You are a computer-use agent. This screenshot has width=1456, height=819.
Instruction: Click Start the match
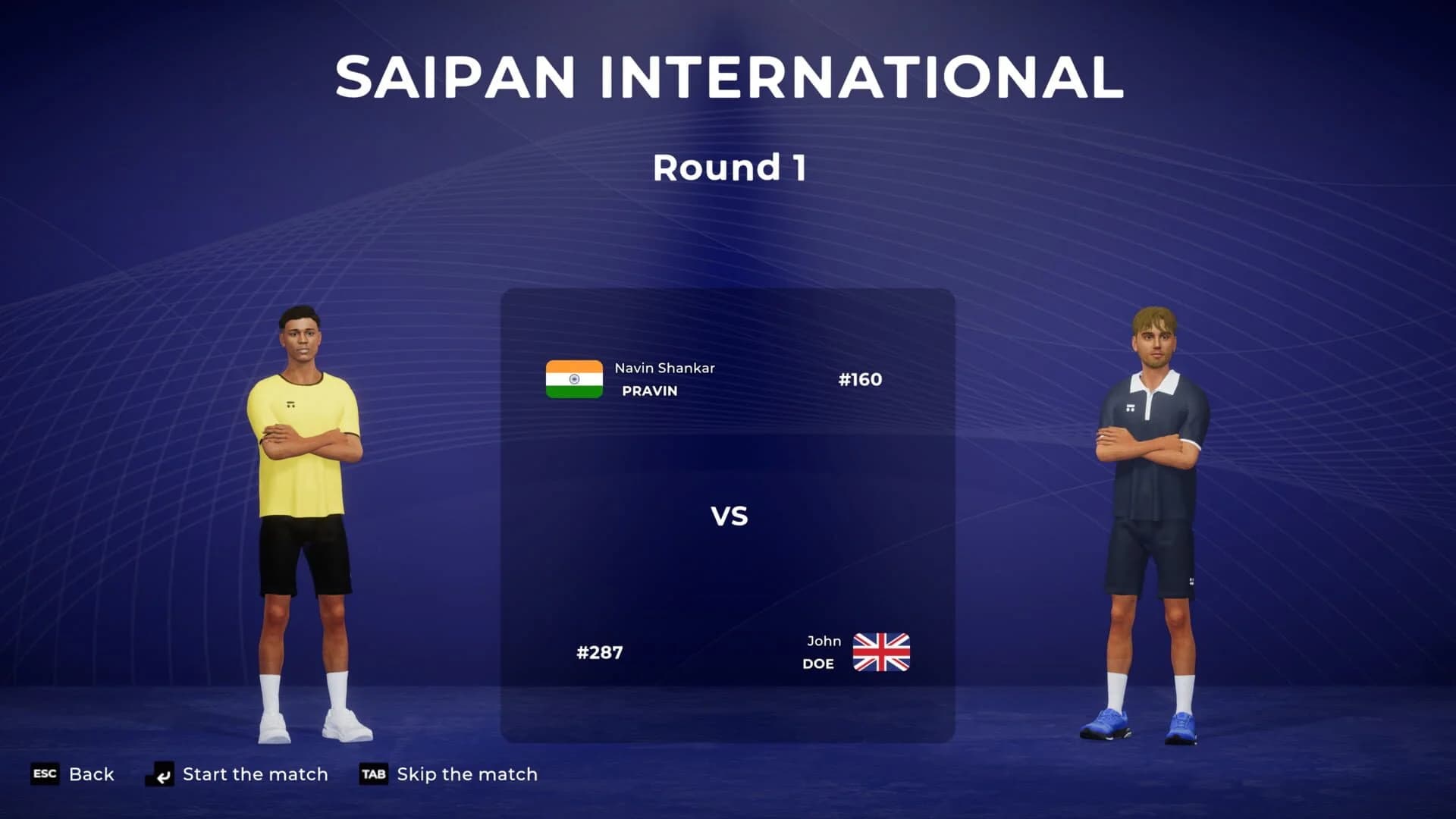(255, 774)
